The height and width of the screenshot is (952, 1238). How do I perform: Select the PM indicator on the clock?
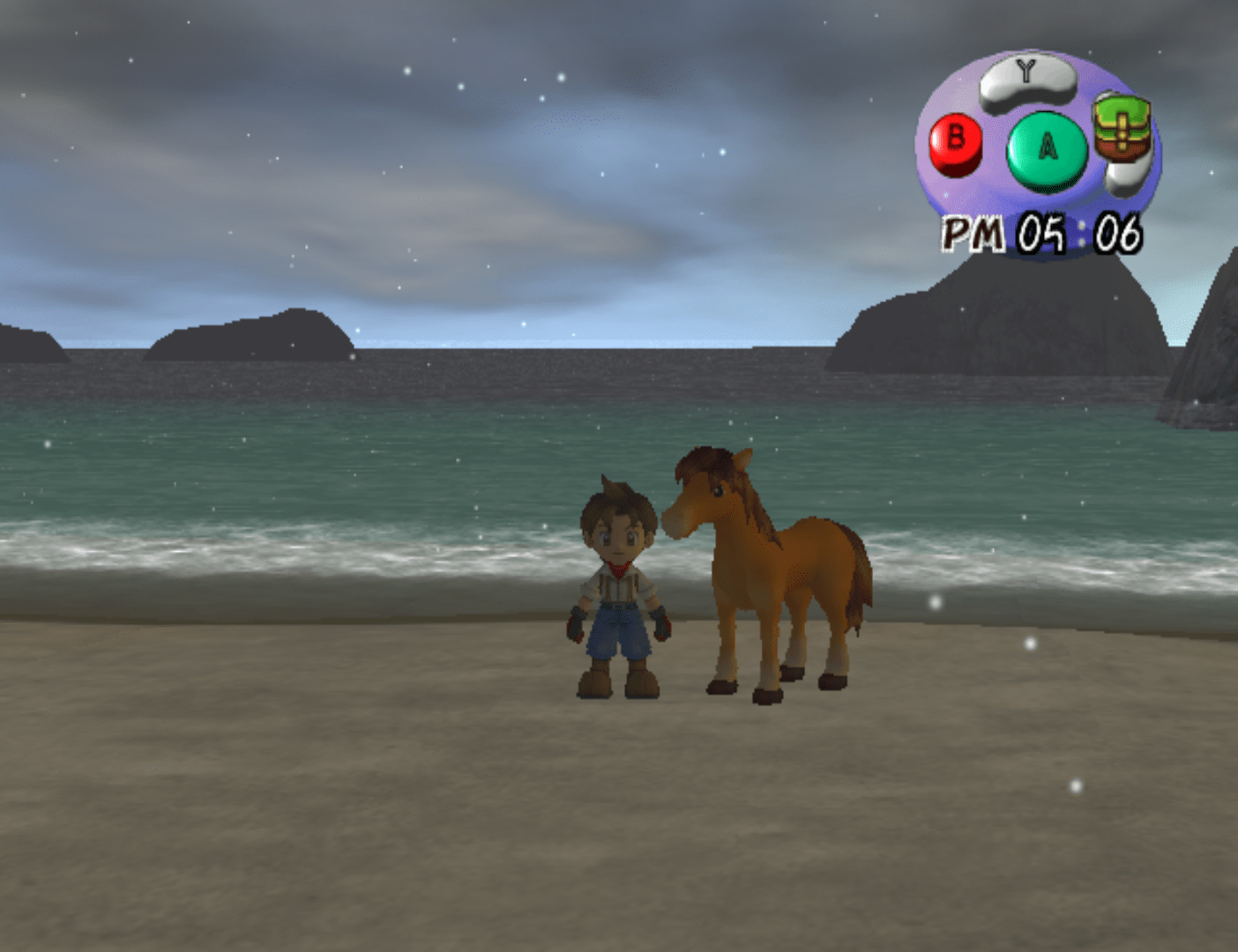[x=974, y=234]
